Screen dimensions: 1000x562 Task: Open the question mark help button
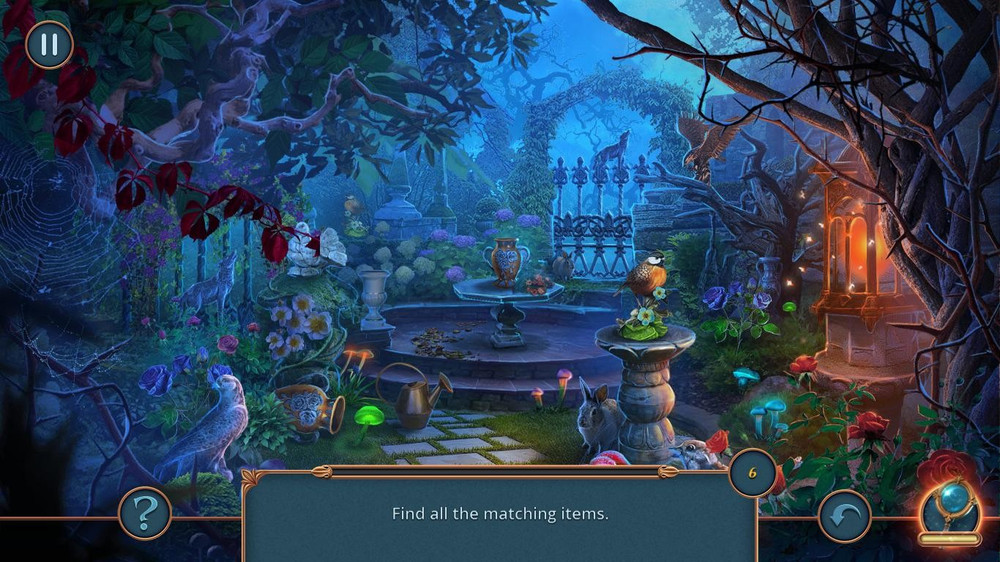(x=145, y=513)
